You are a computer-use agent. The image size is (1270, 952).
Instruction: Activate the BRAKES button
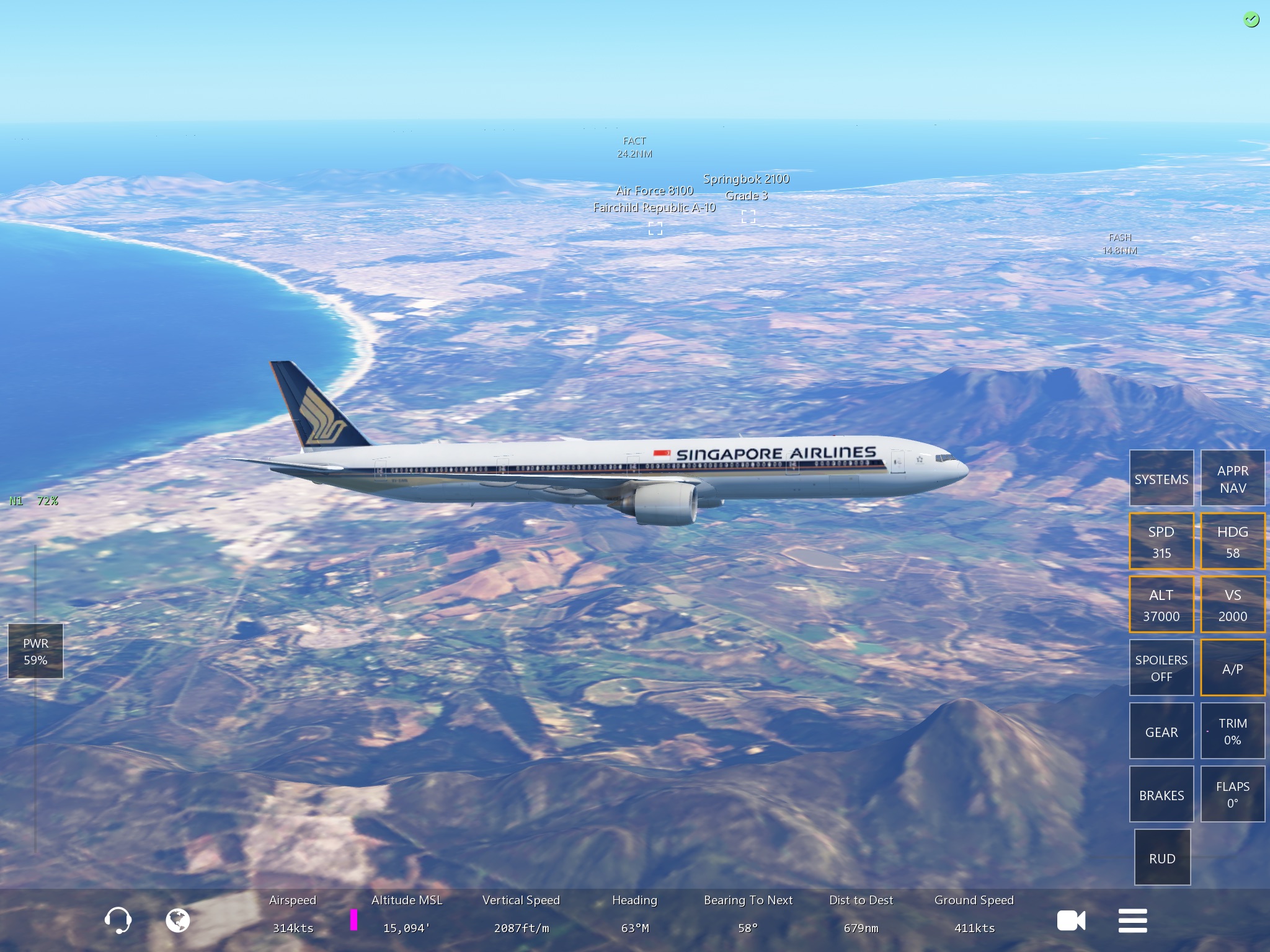coord(1161,795)
